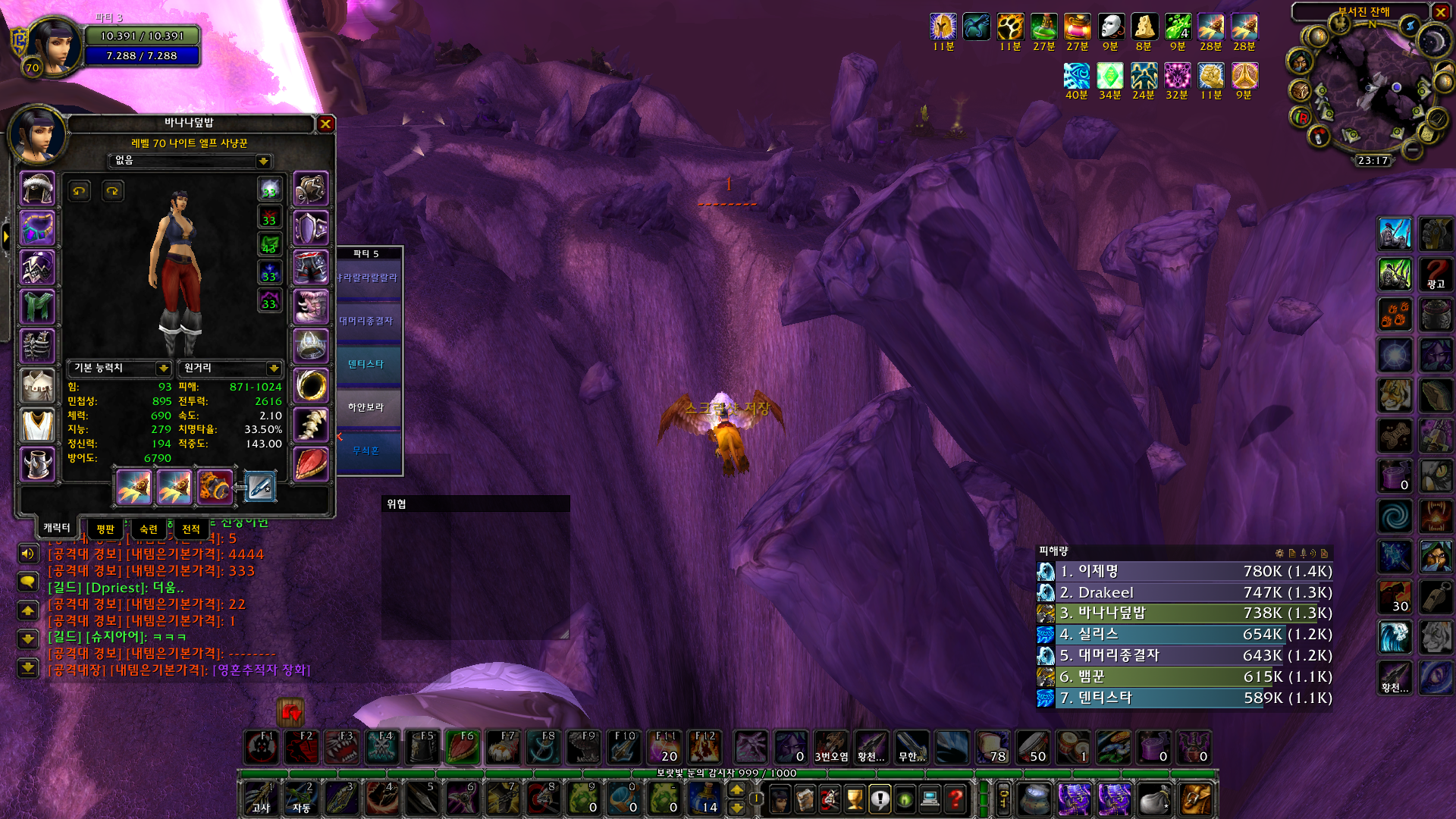Select the red gem trinket slot
The width and height of the screenshot is (1456, 819).
tap(311, 465)
